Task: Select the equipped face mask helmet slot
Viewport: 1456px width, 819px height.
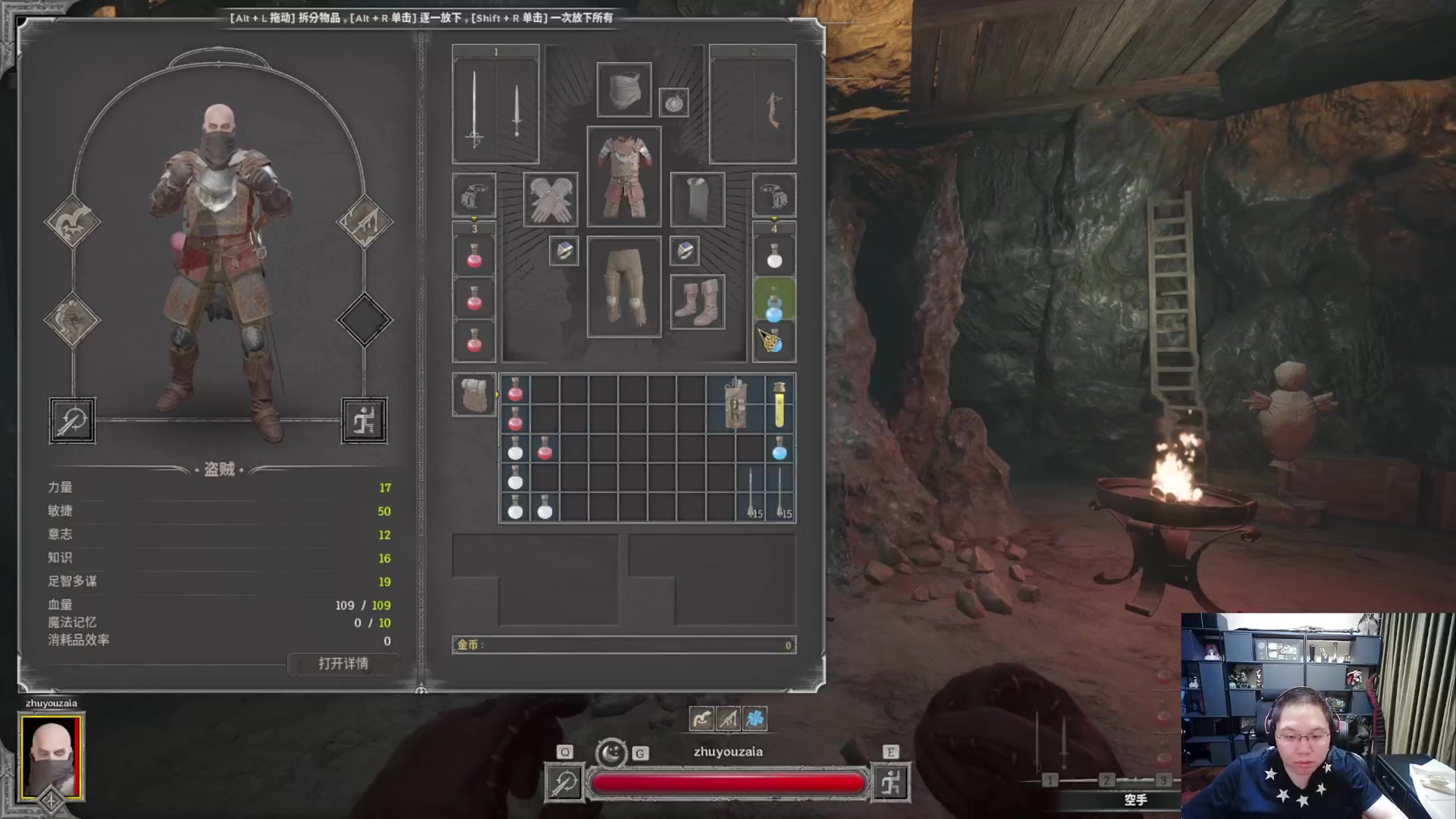Action: [623, 90]
